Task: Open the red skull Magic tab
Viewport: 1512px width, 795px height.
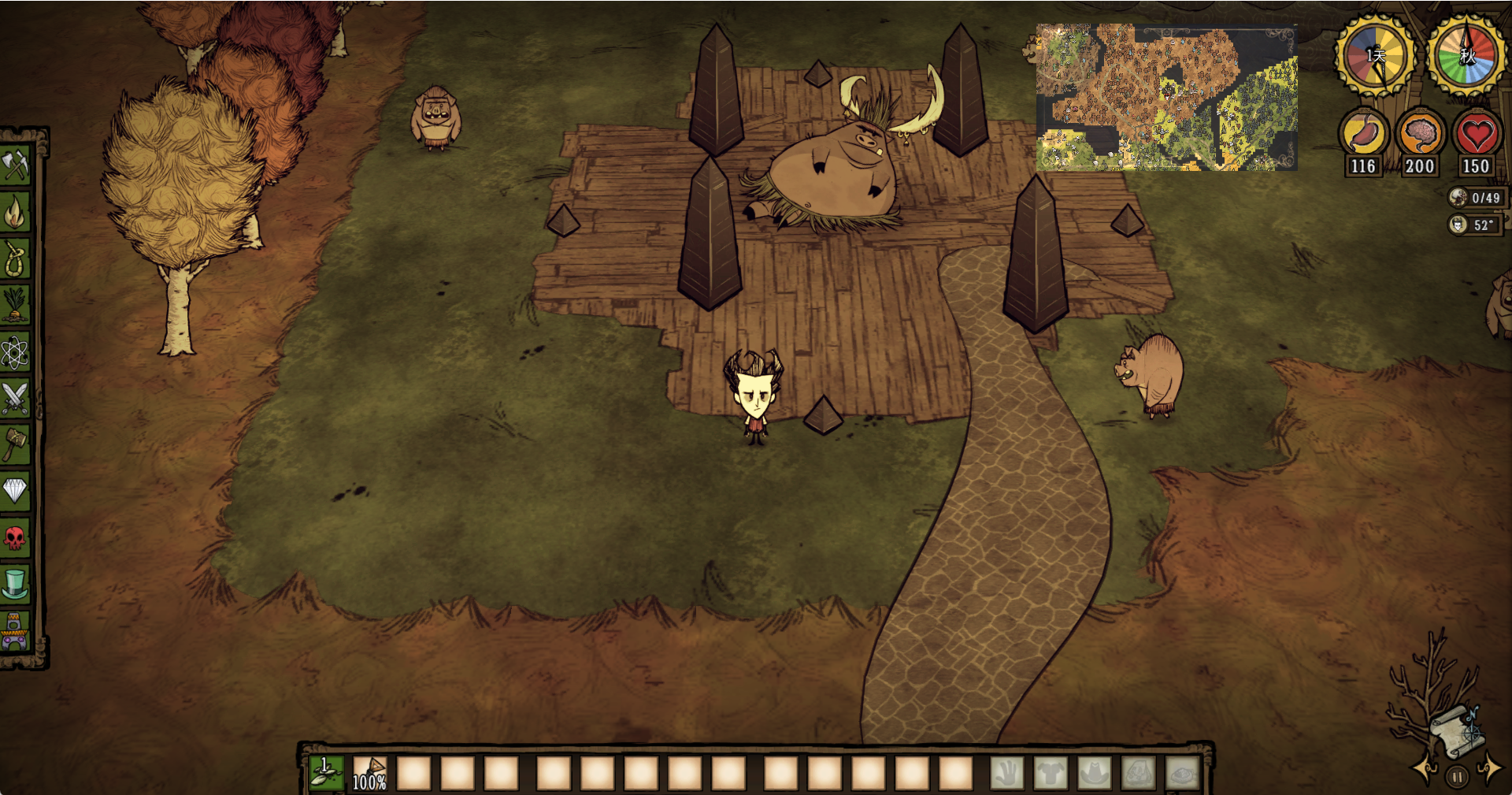Action: 15,538
